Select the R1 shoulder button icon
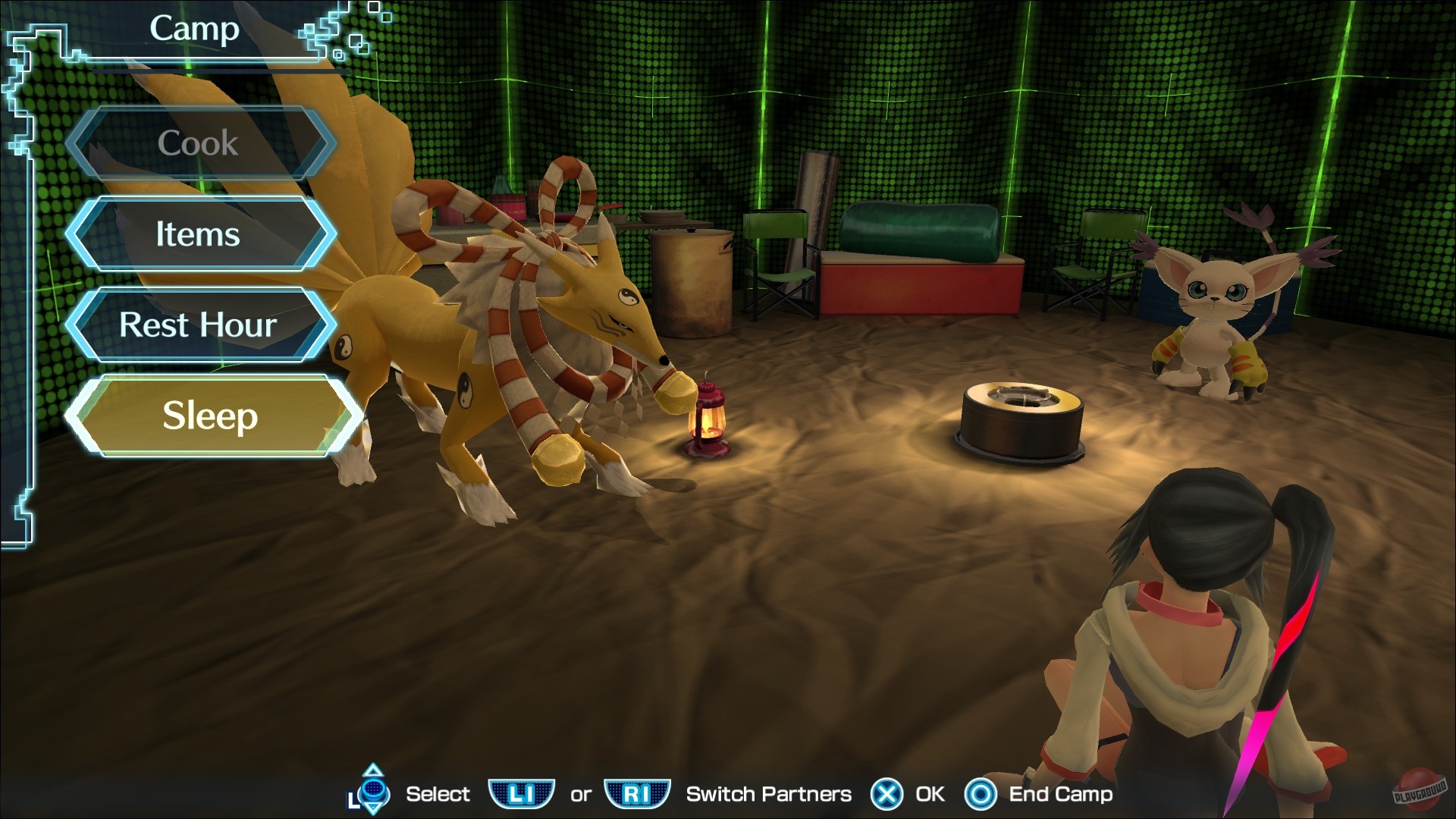This screenshot has height=819, width=1456. pos(637,794)
